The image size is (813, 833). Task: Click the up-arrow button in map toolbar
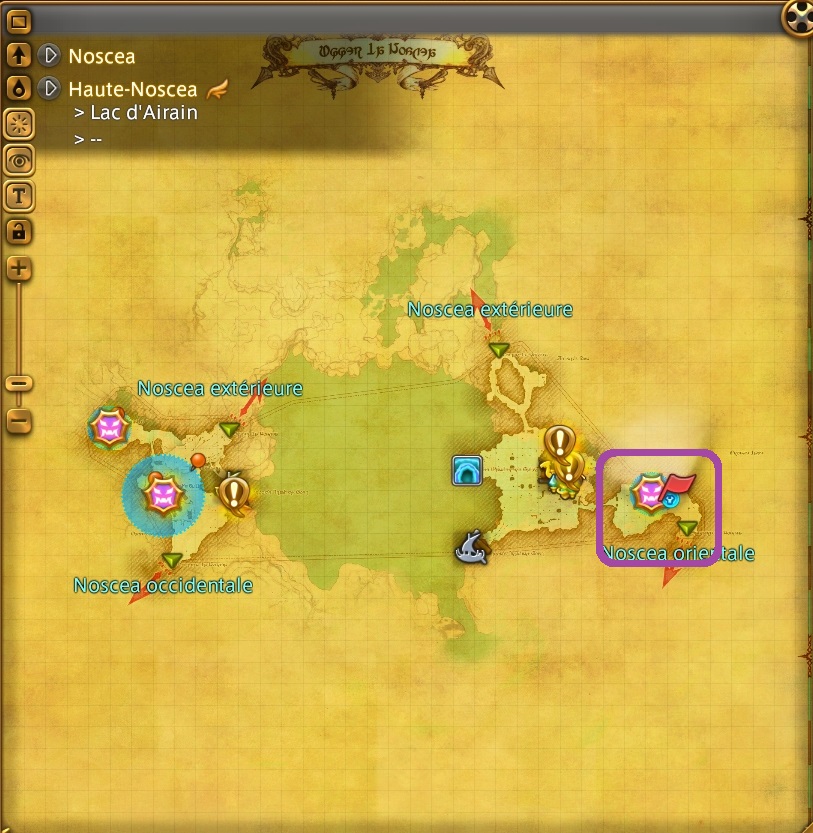point(19,56)
